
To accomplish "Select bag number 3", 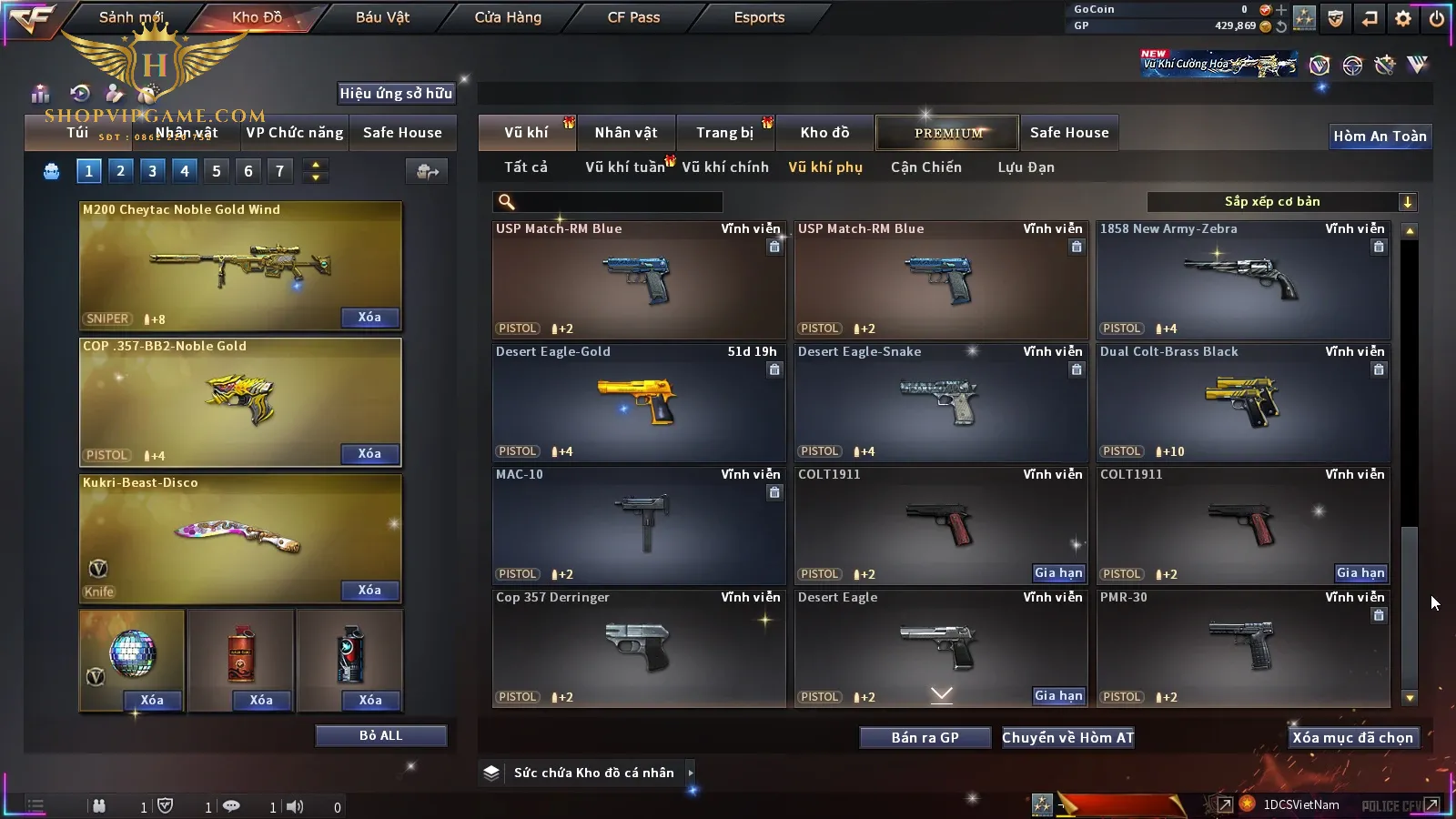I will pos(152,170).
